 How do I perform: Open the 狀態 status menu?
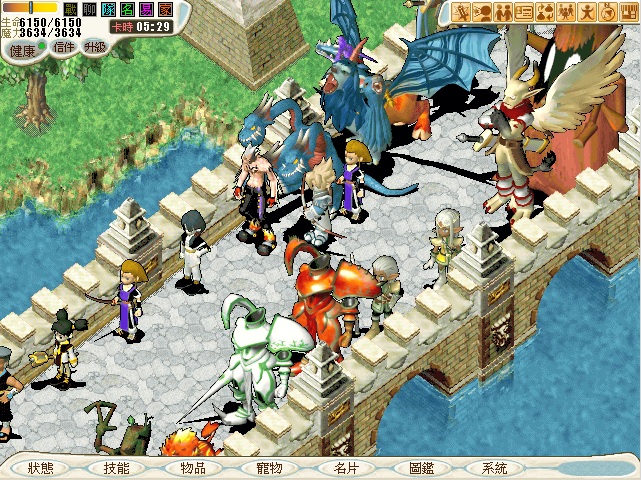pyautogui.click(x=42, y=467)
